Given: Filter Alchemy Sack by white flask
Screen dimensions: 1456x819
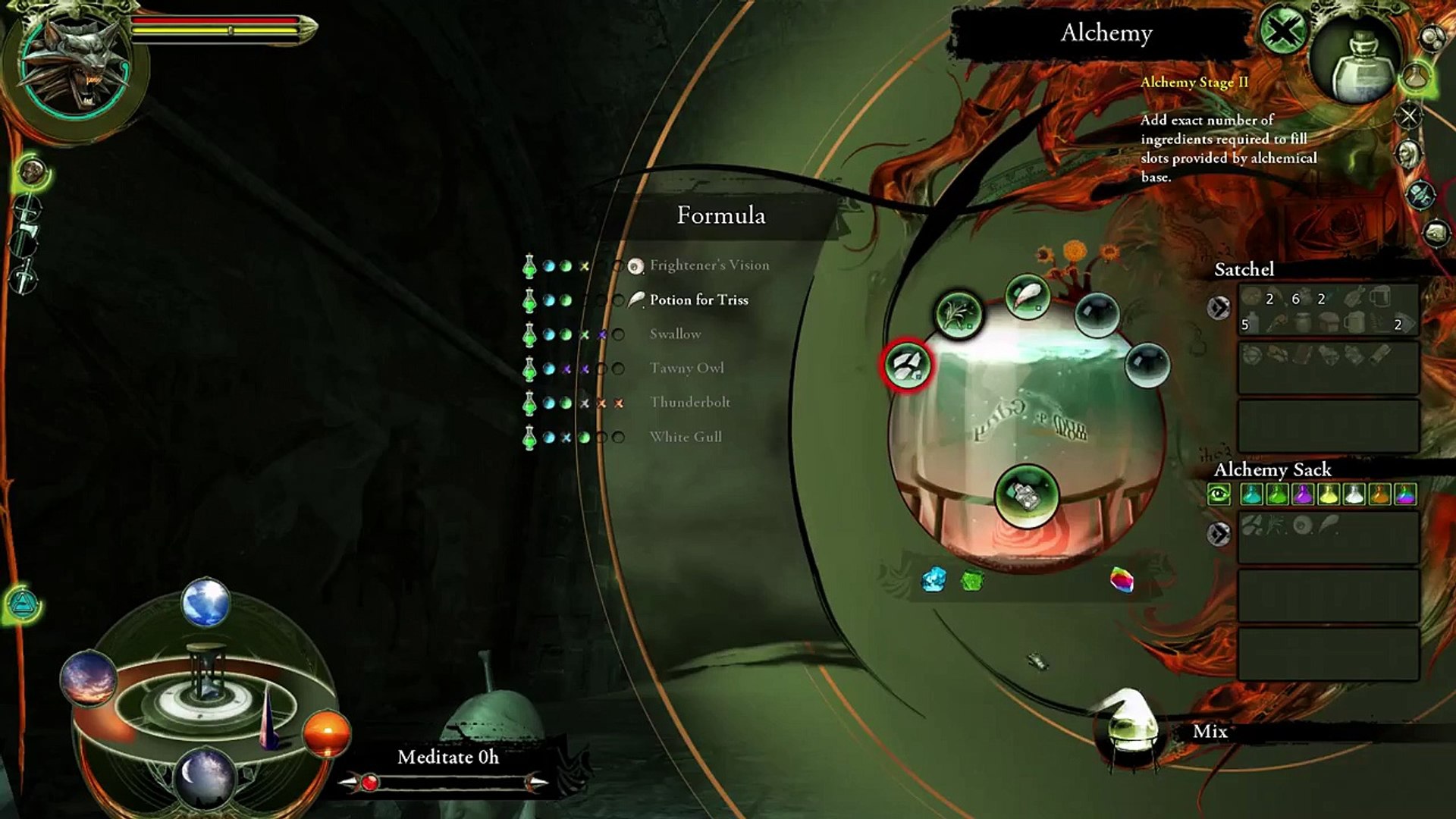Looking at the screenshot, I should pos(1354,495).
